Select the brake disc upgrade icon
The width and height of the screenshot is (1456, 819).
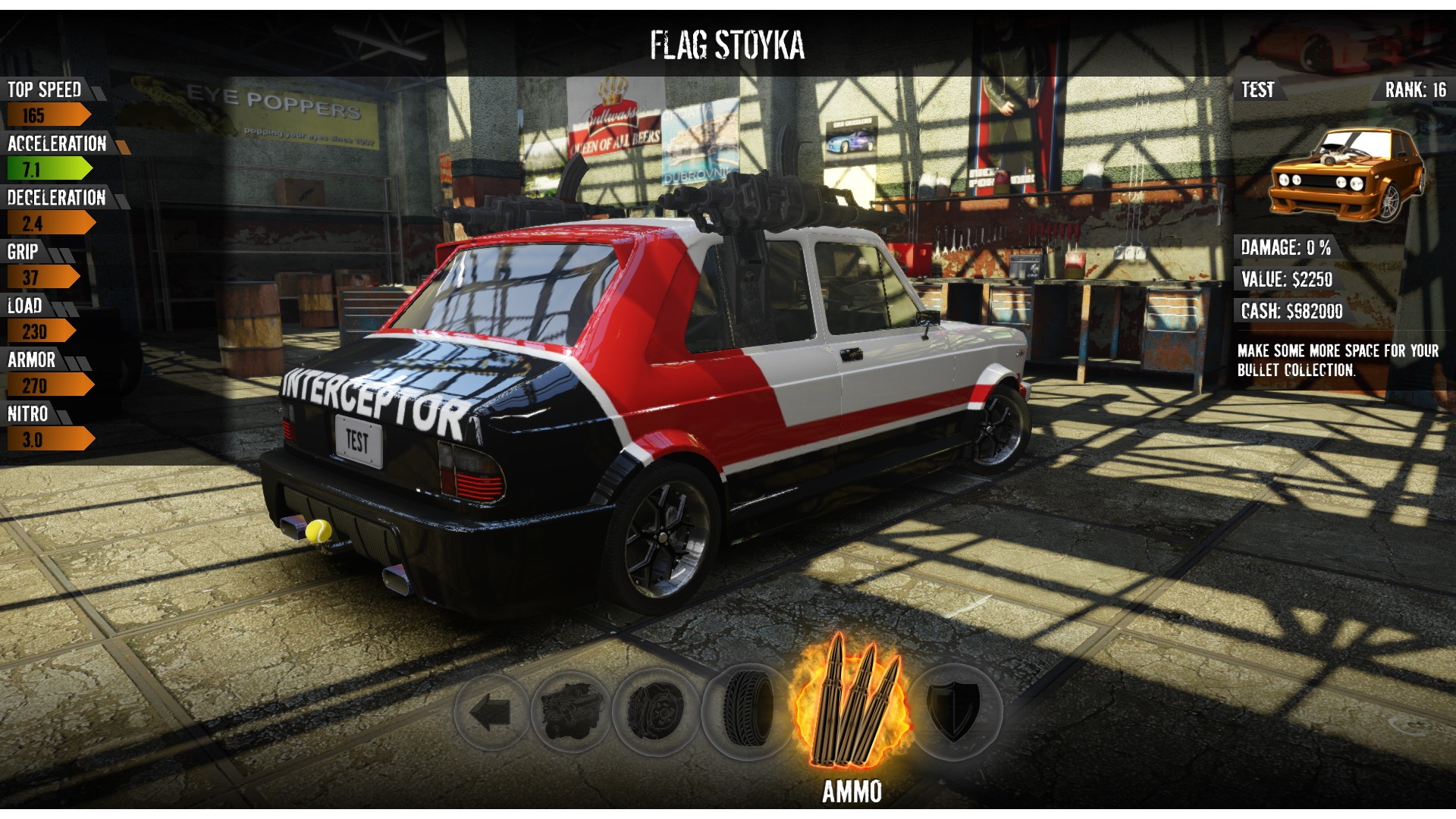coord(656,713)
